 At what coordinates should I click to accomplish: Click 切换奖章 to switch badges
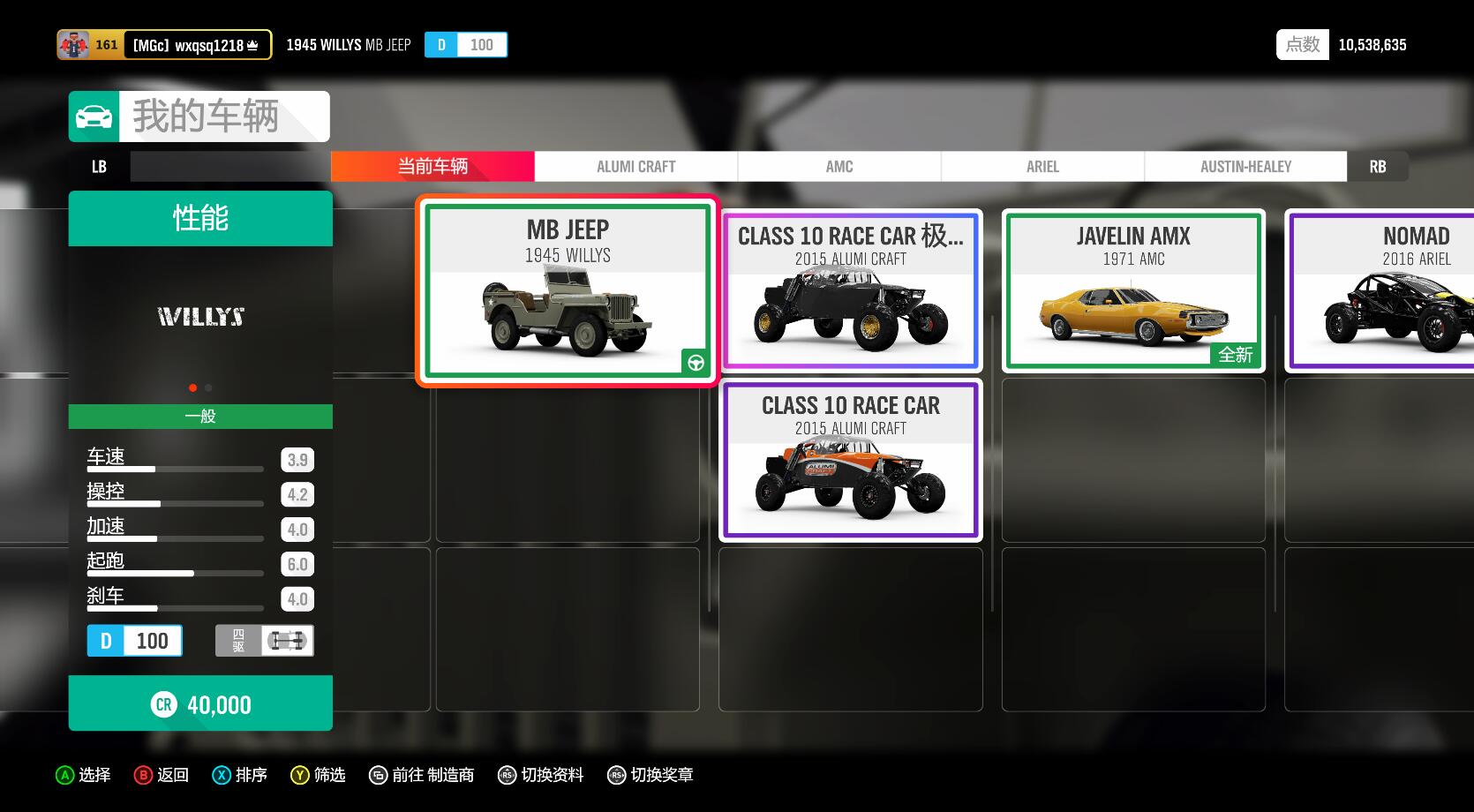click(651, 775)
